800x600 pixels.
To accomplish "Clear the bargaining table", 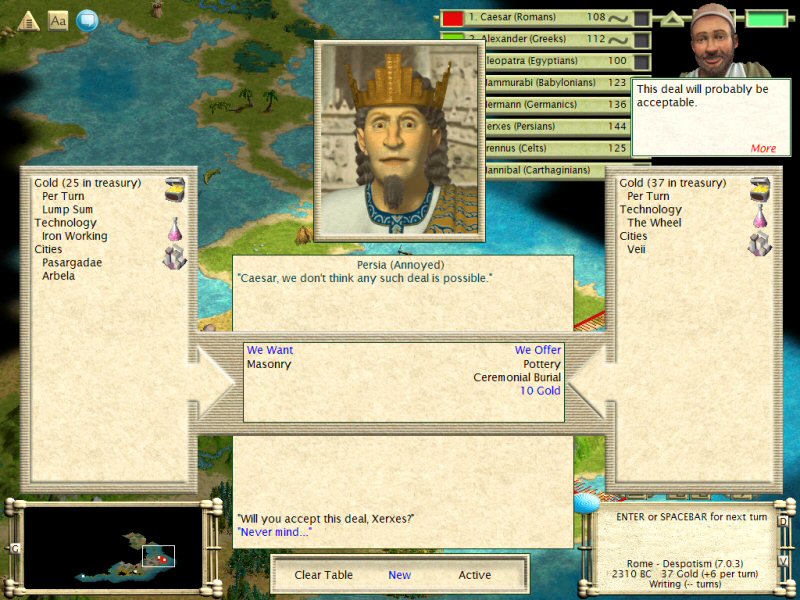I will click(323, 575).
